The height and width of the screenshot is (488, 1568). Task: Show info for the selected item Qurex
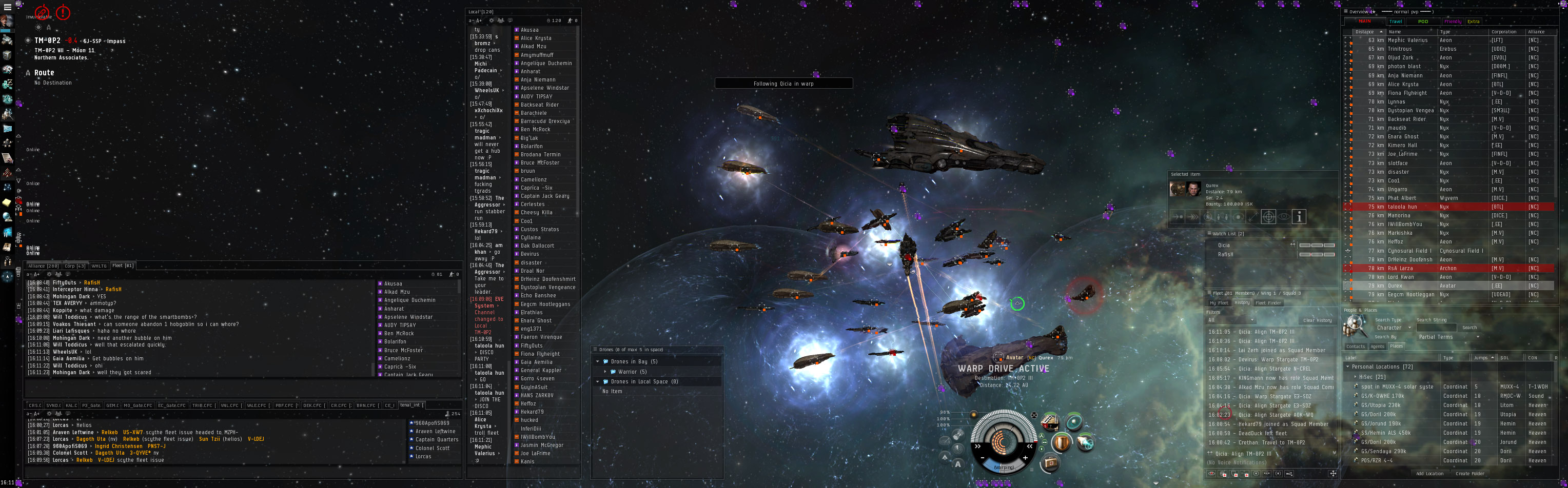coord(1299,217)
